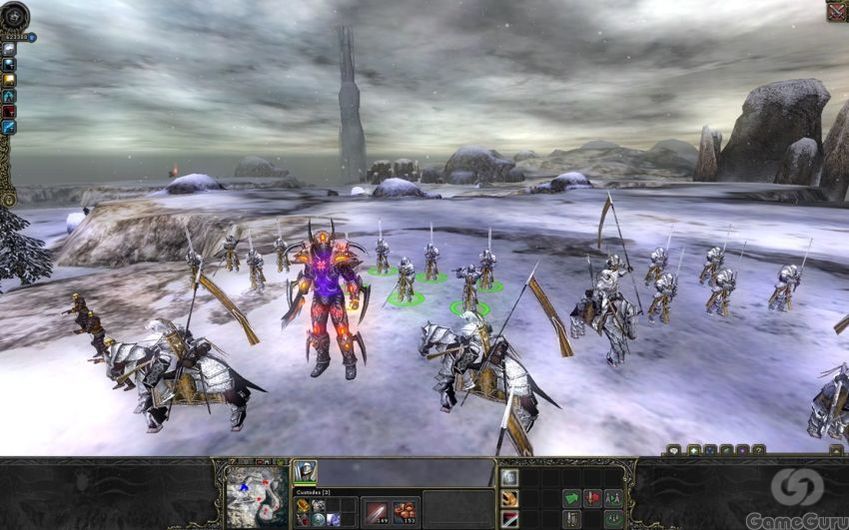This screenshot has width=849, height=530.
Task: Open the round emblem at the top-left corner
Action: pyautogui.click(x=14, y=15)
